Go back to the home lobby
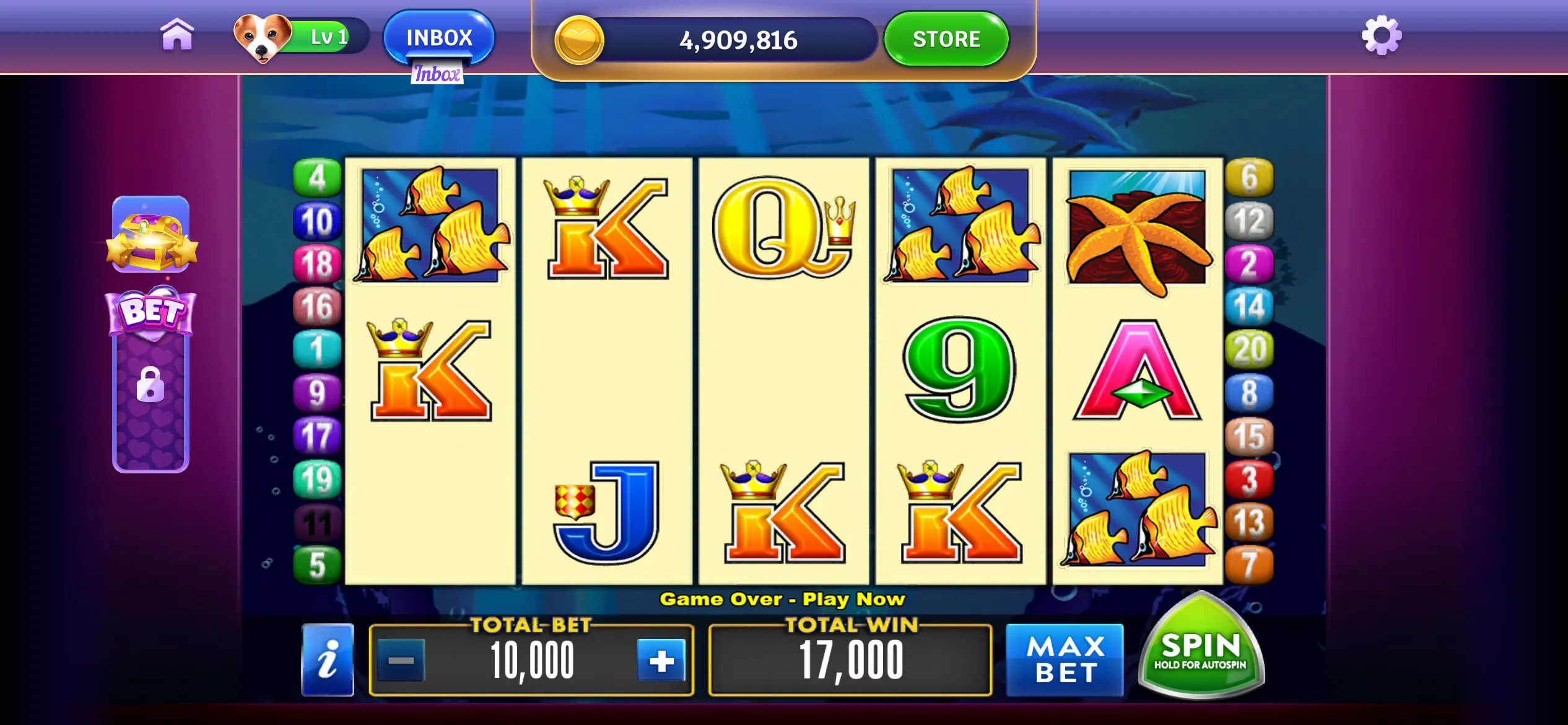 point(177,35)
